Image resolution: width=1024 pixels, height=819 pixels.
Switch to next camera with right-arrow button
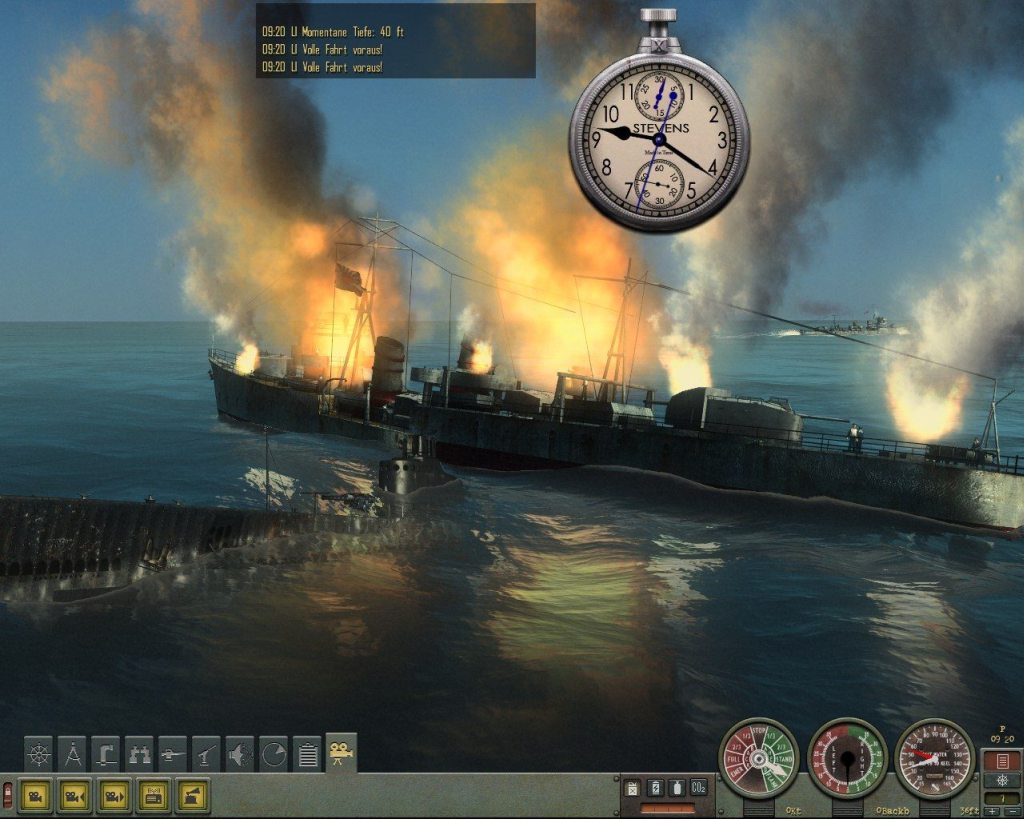pyautogui.click(x=114, y=795)
